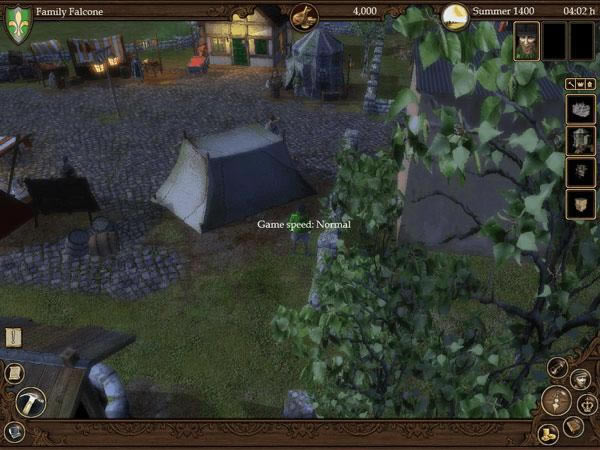Open the gold coins finance button
The width and height of the screenshot is (600, 450).
click(x=548, y=433)
